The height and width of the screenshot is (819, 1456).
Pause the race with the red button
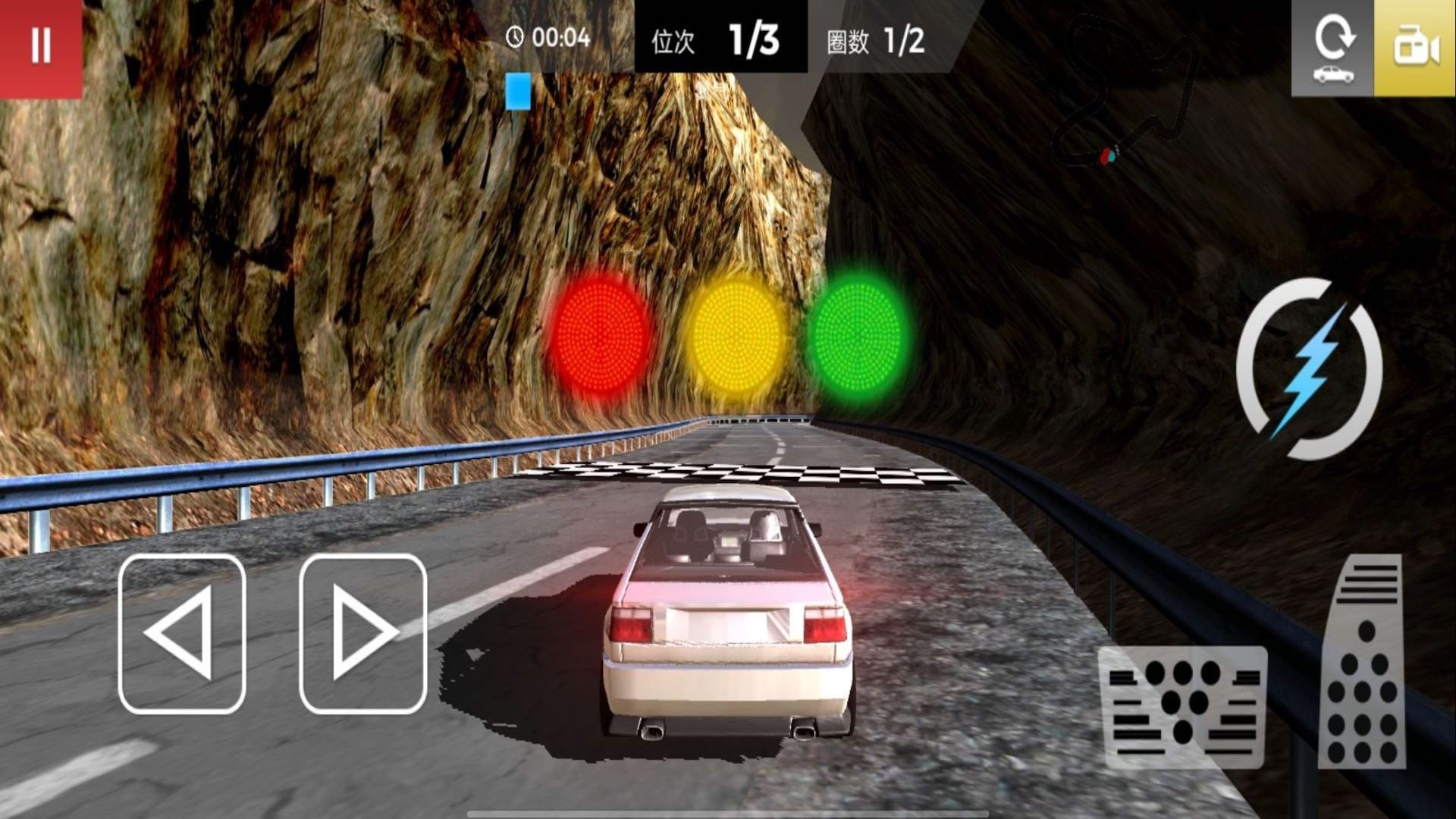pos(41,47)
